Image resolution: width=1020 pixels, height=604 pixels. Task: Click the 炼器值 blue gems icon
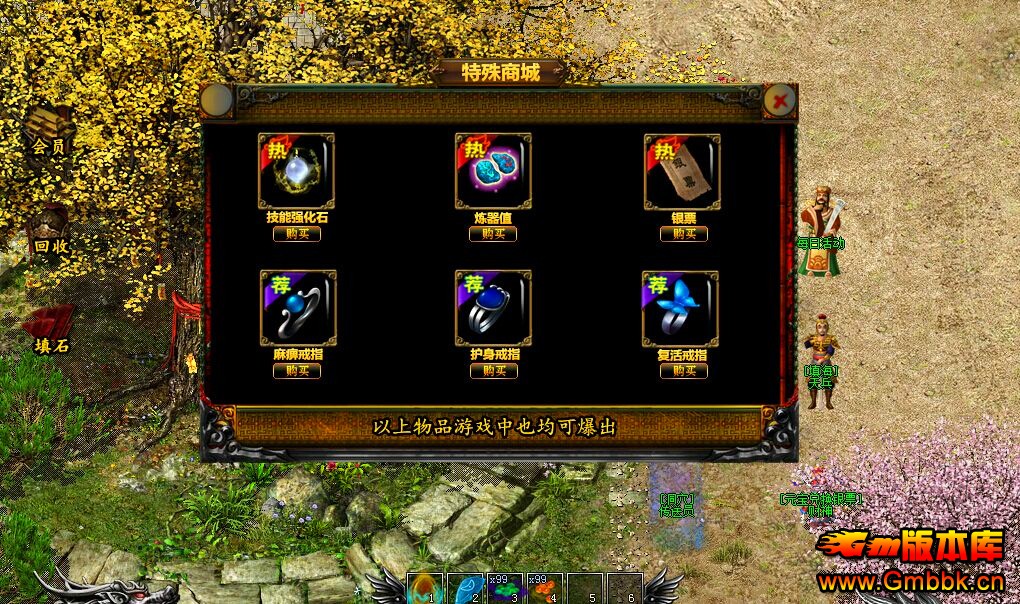493,171
